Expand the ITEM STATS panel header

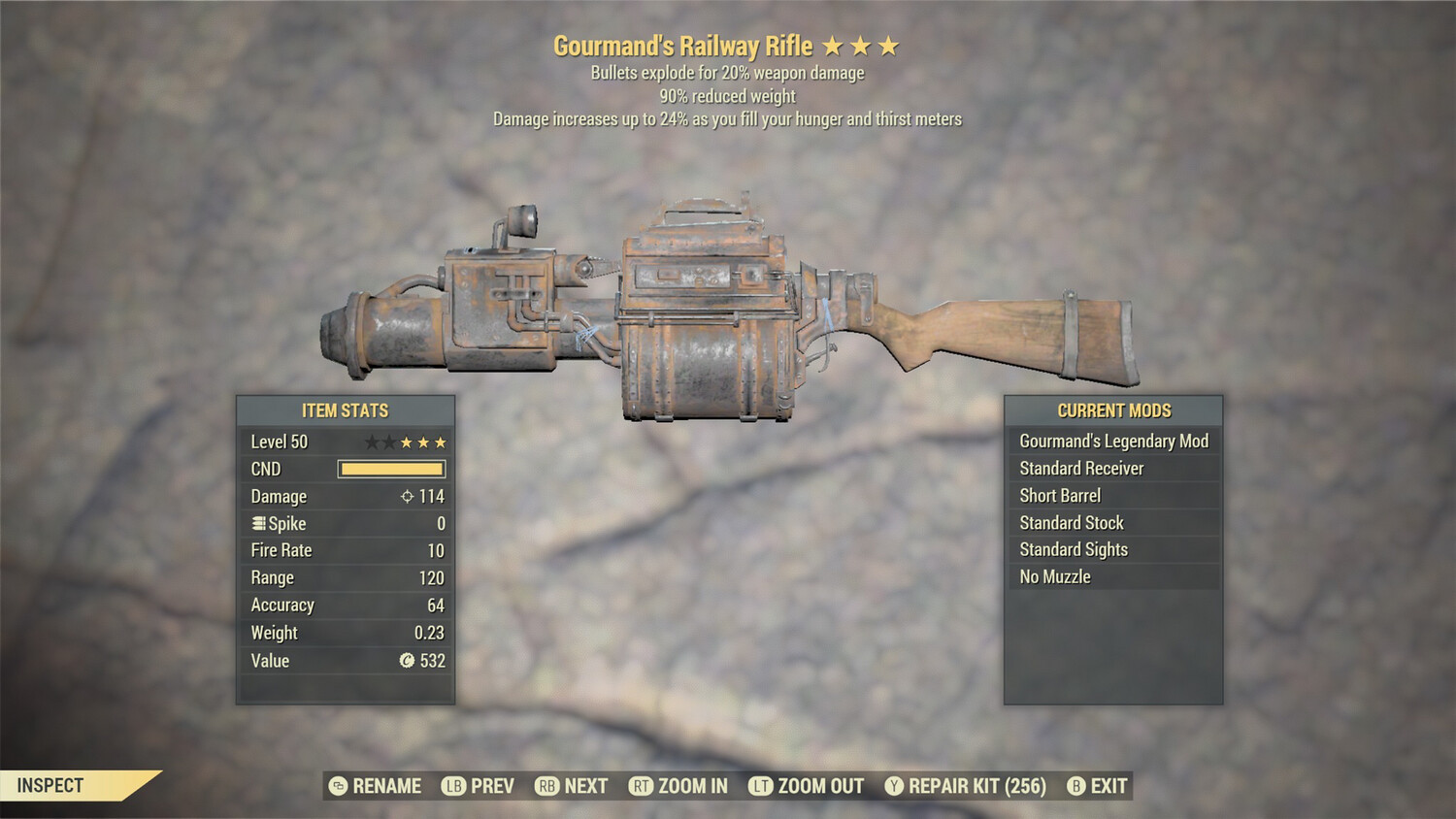346,410
